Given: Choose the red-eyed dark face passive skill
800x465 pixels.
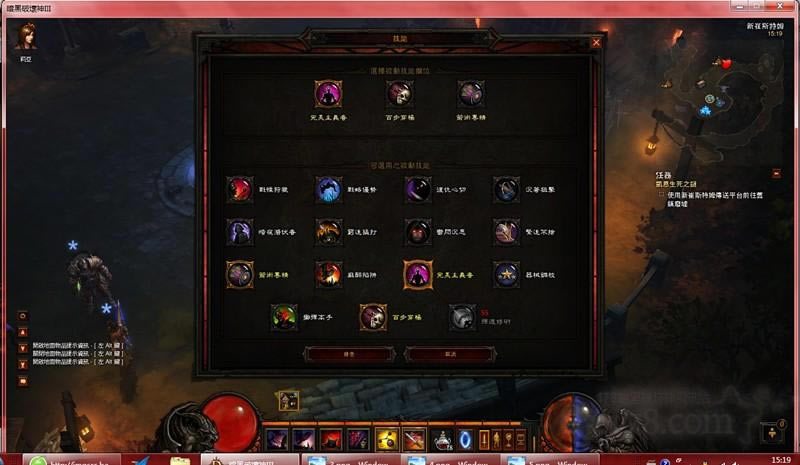Looking at the screenshot, I should coord(418,232).
